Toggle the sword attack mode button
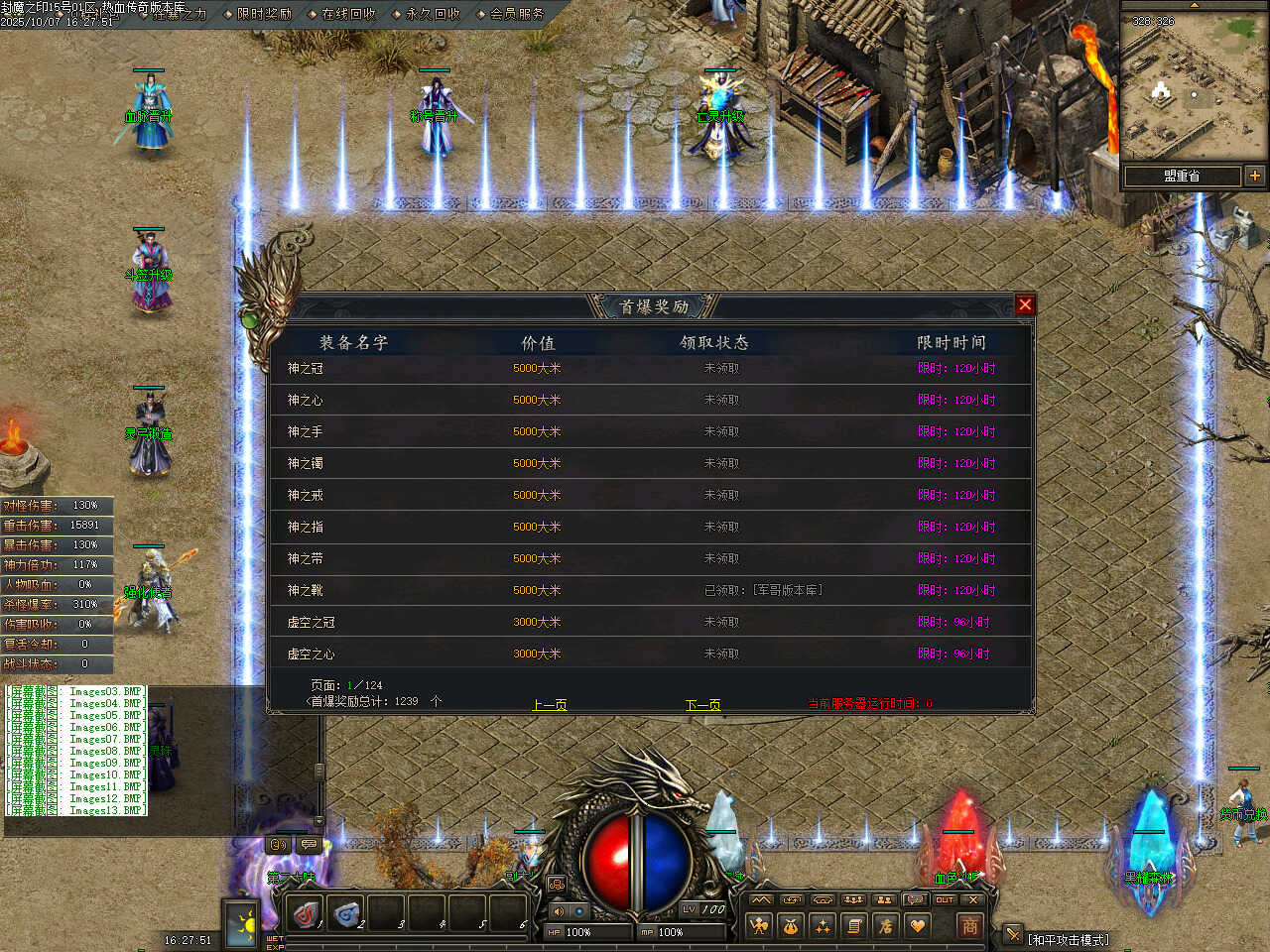Viewport: 1270px width, 952px height. coord(1012,934)
